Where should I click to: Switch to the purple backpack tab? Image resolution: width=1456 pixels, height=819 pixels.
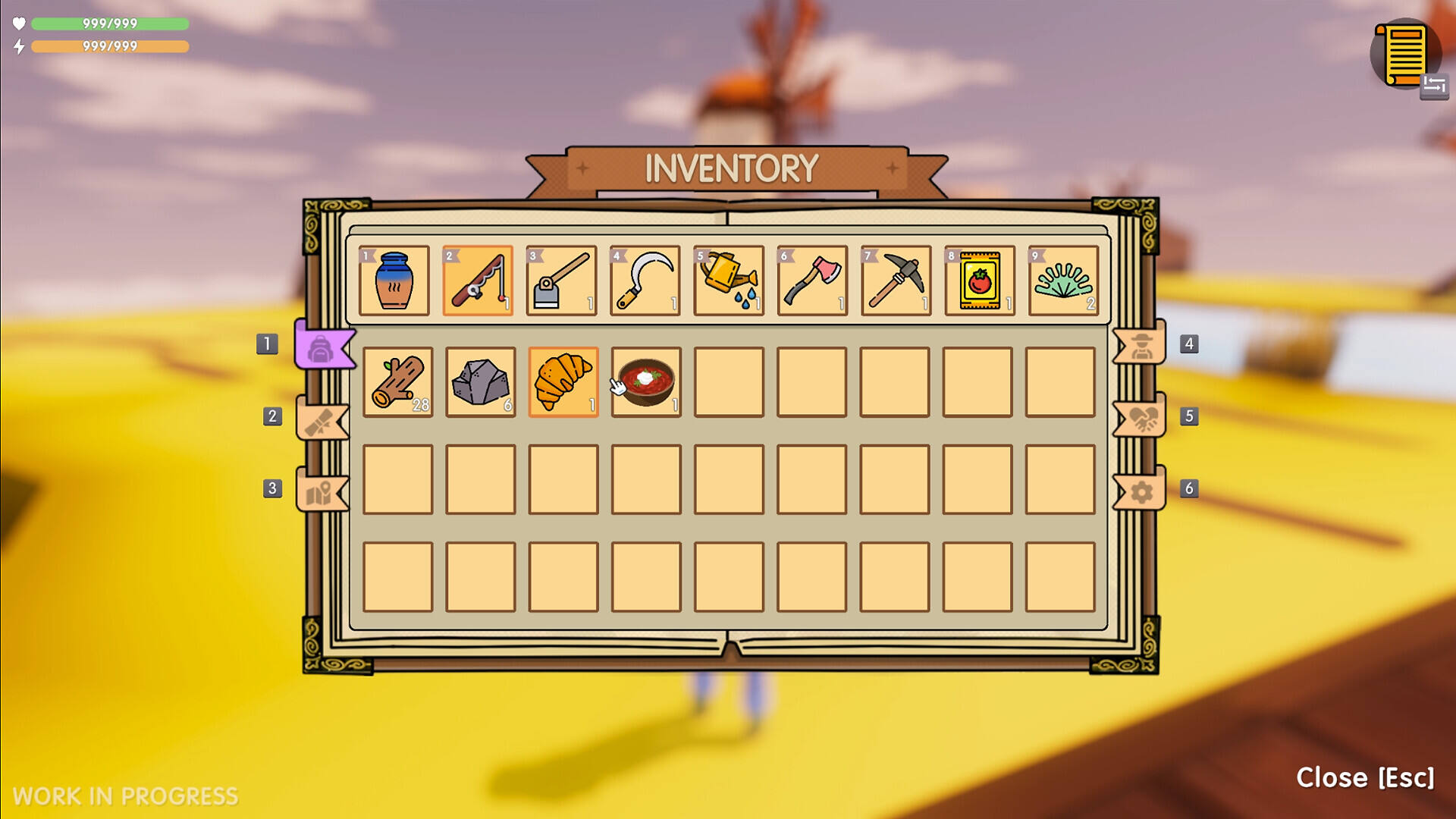(322, 347)
